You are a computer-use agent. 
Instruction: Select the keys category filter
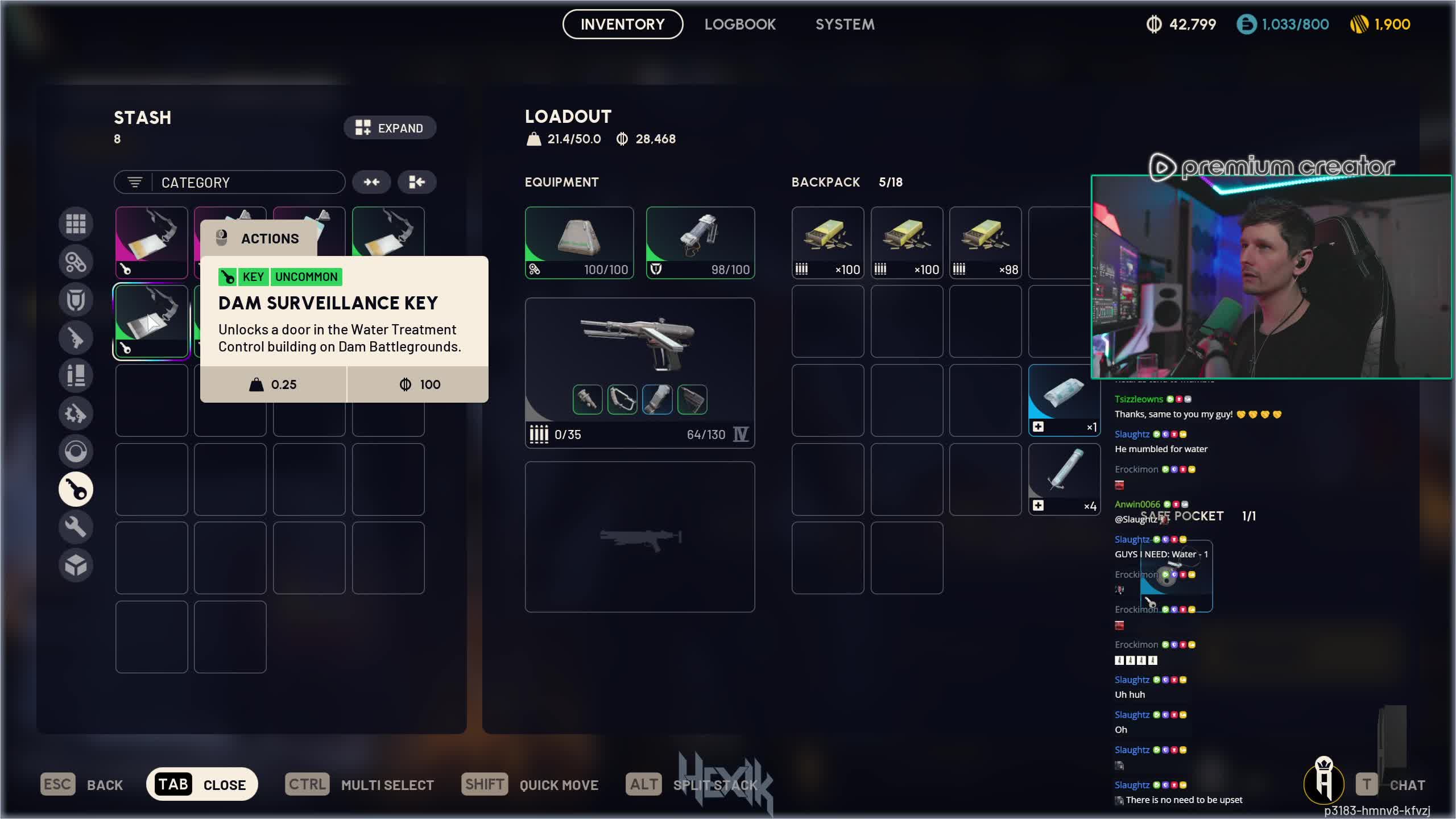(76, 489)
